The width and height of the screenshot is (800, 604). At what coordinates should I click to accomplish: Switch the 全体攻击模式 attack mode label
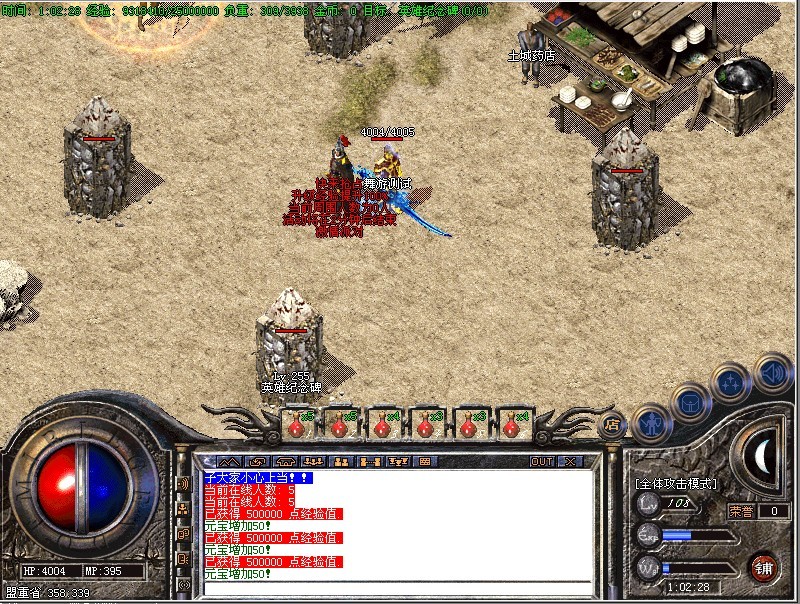point(677,483)
